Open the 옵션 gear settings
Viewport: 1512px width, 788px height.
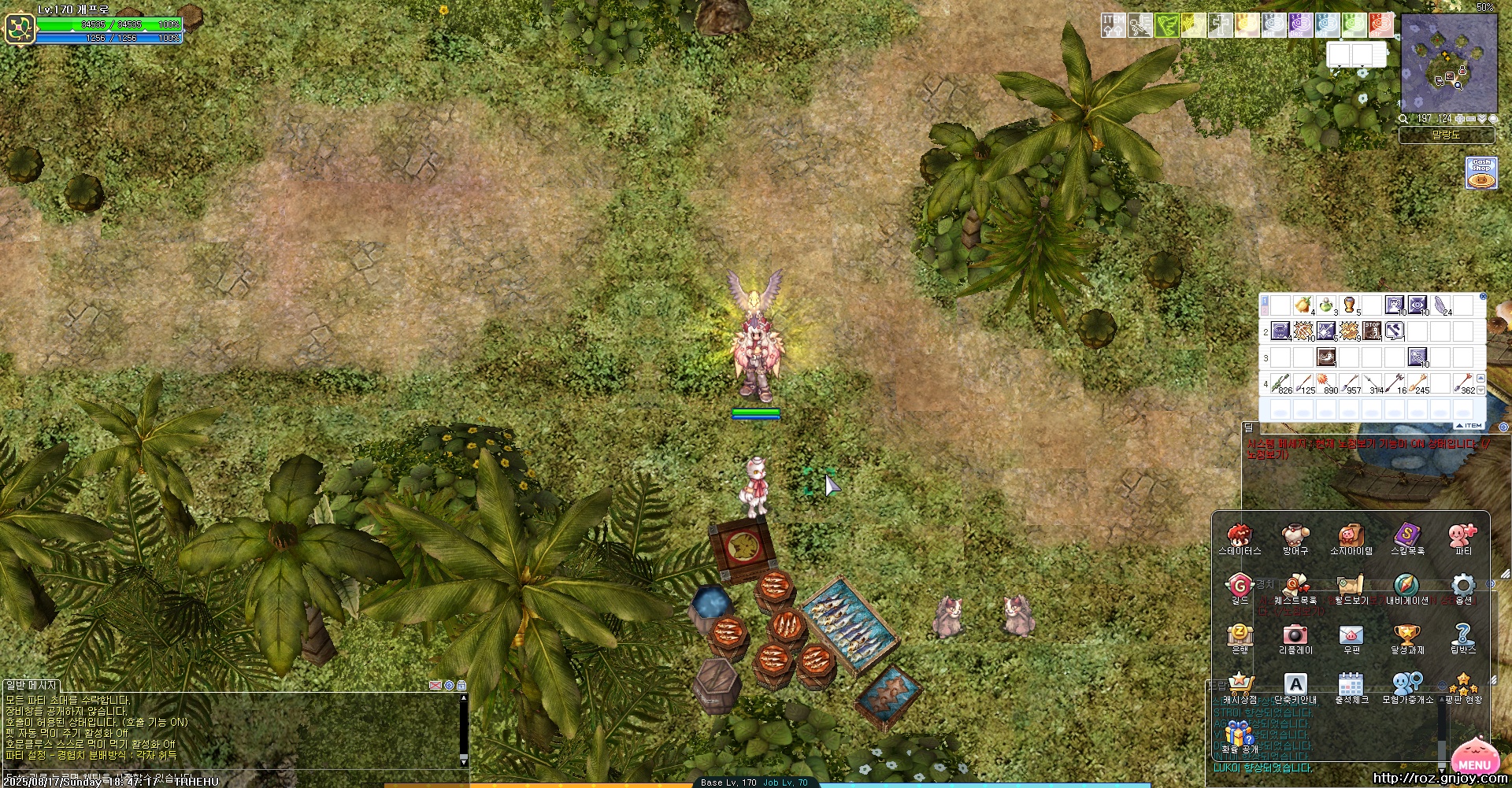[x=1463, y=586]
